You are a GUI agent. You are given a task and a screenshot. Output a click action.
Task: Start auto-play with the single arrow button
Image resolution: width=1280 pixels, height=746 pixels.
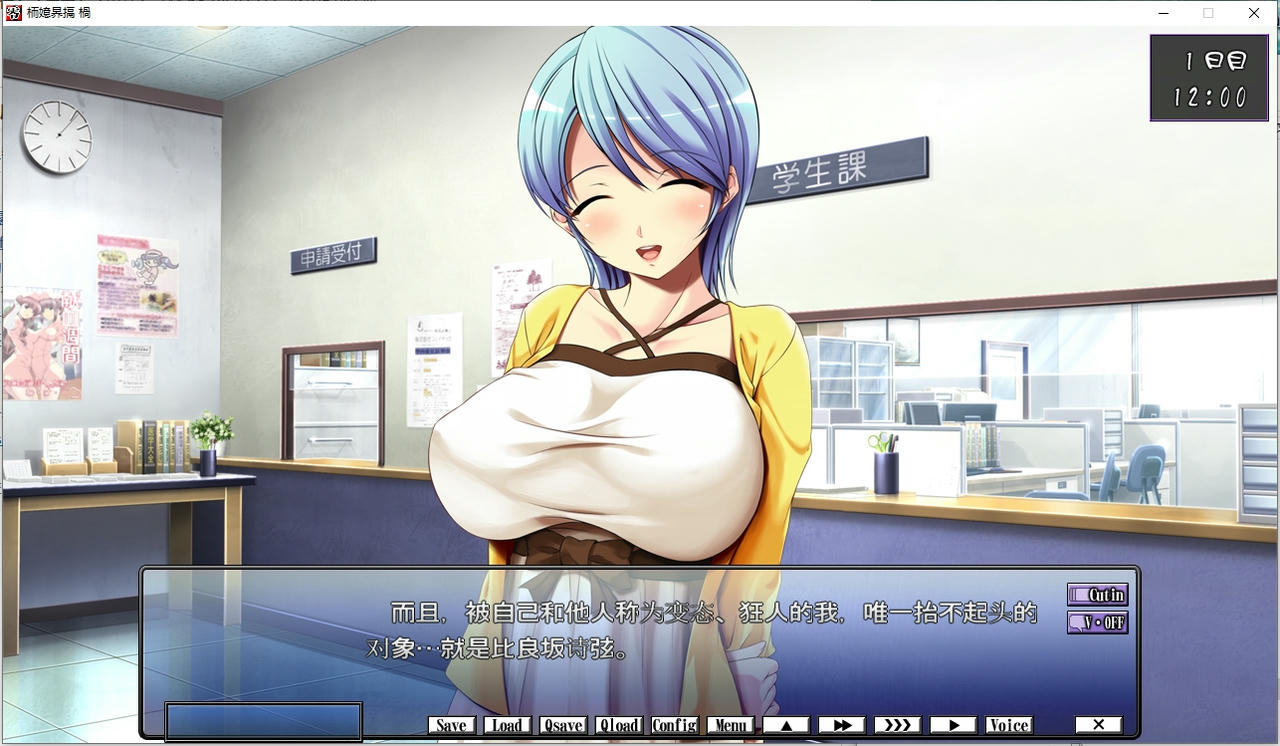point(953,725)
